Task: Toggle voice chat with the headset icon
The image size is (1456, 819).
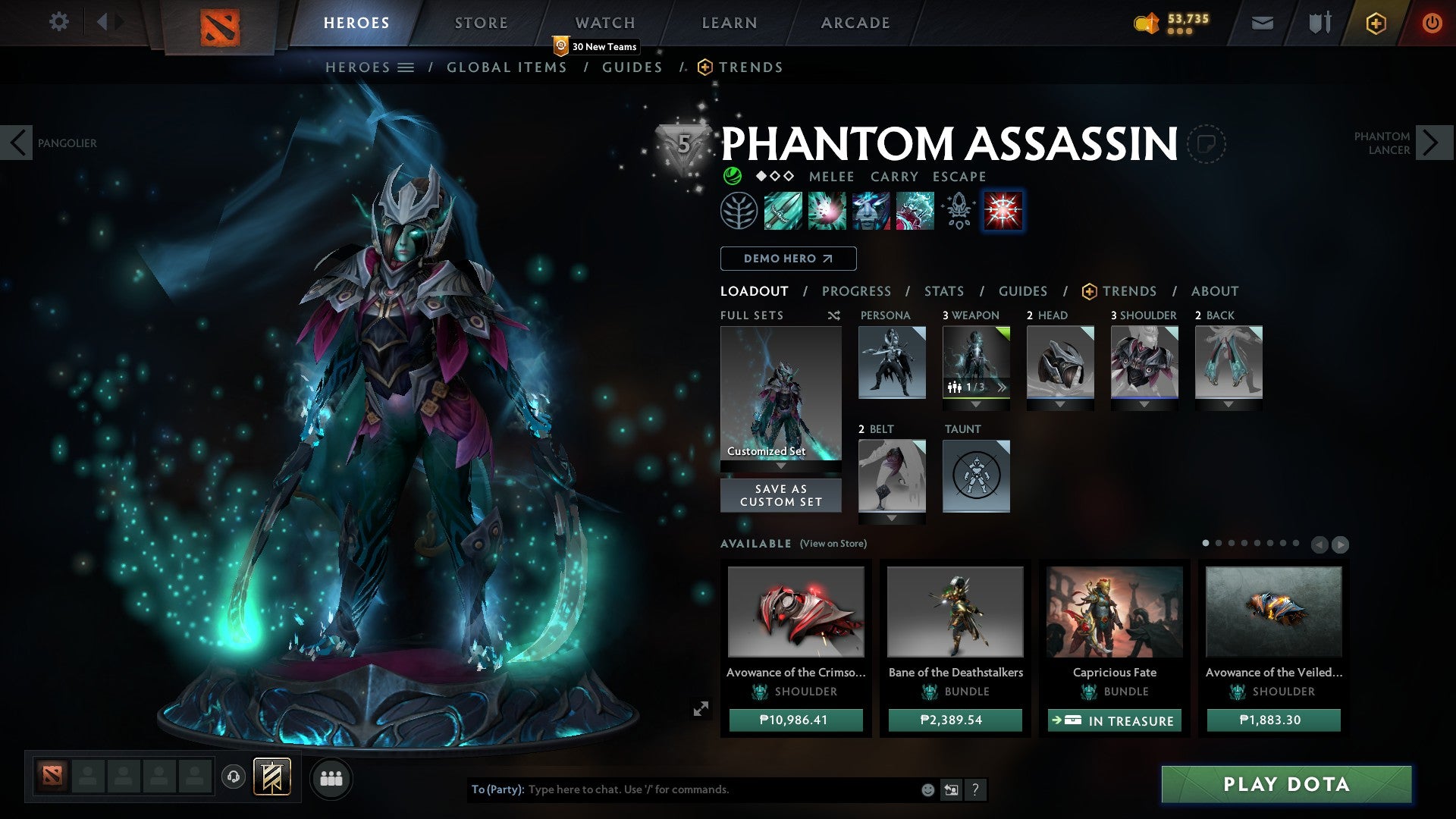Action: click(x=234, y=778)
